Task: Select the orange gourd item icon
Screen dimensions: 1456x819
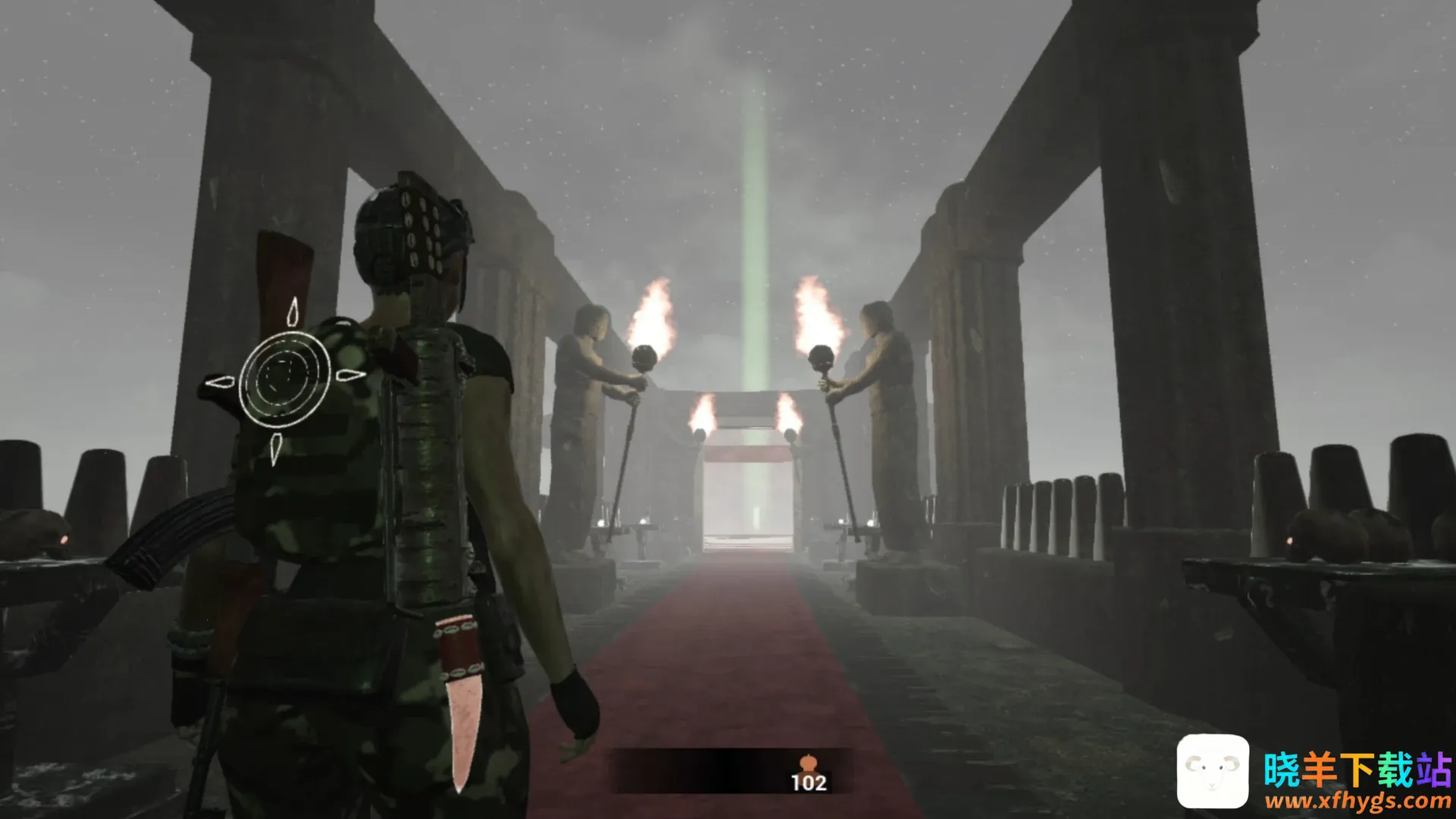Action: pos(808,762)
